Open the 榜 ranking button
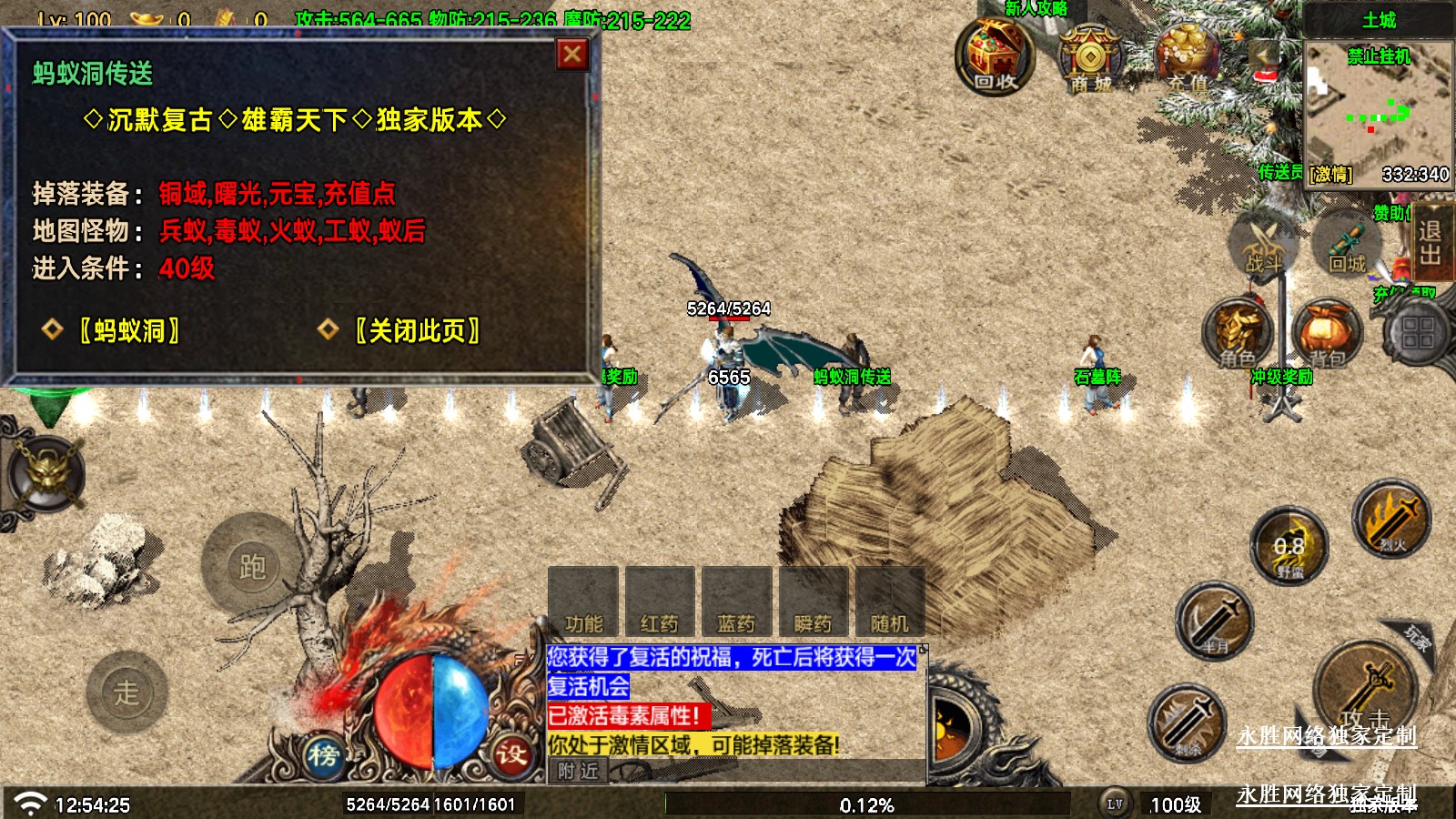Image resolution: width=1456 pixels, height=819 pixels. coord(323,754)
